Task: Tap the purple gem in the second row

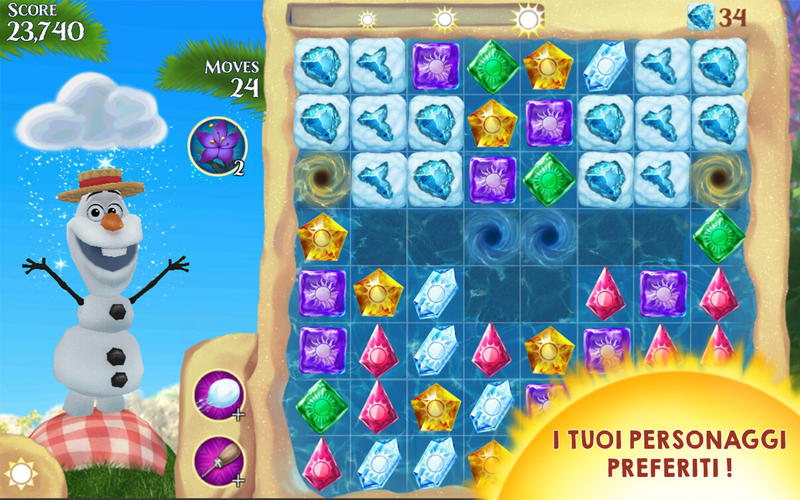Action: 549,122
